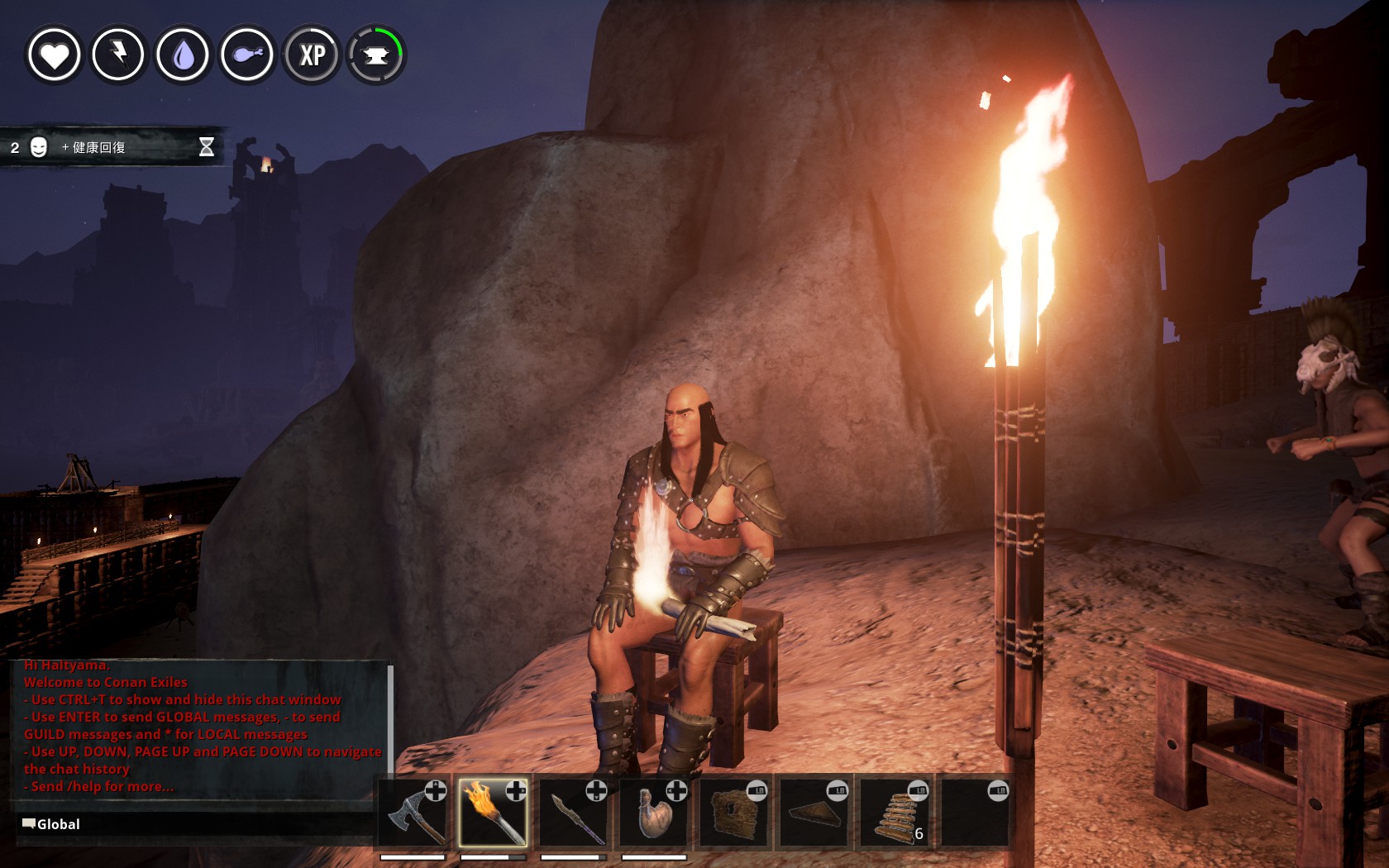Viewport: 1389px width, 868px height.
Task: Click the chat speech bubble icon
Action: point(27,823)
